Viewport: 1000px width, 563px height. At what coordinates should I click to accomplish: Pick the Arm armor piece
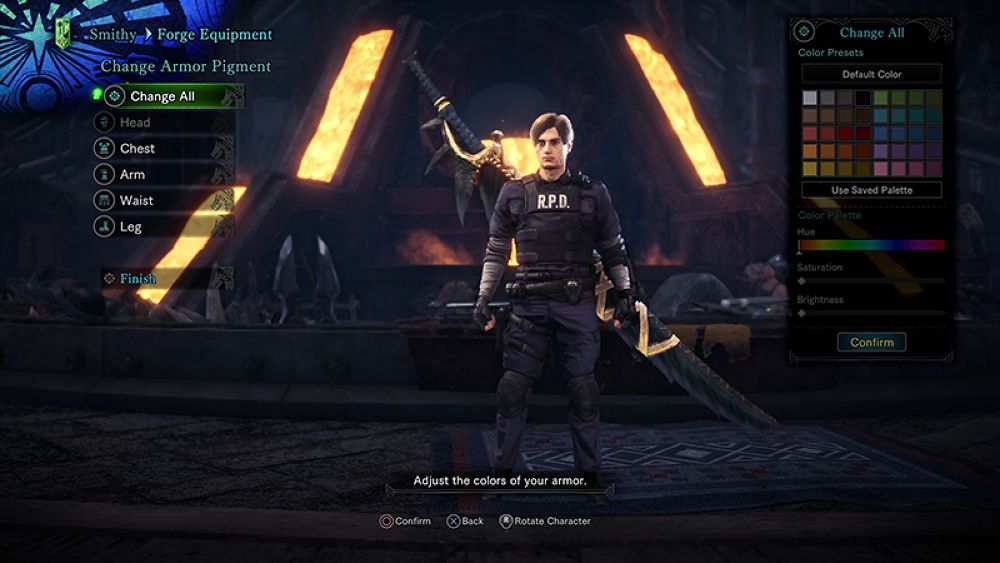point(132,175)
